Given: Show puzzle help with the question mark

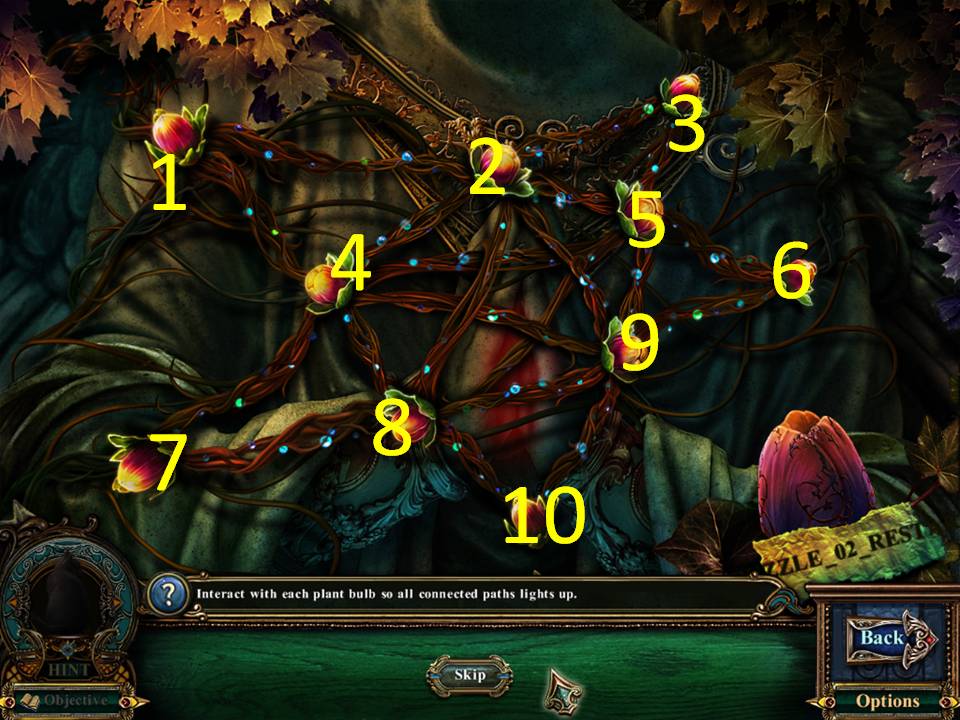Looking at the screenshot, I should pyautogui.click(x=166, y=594).
